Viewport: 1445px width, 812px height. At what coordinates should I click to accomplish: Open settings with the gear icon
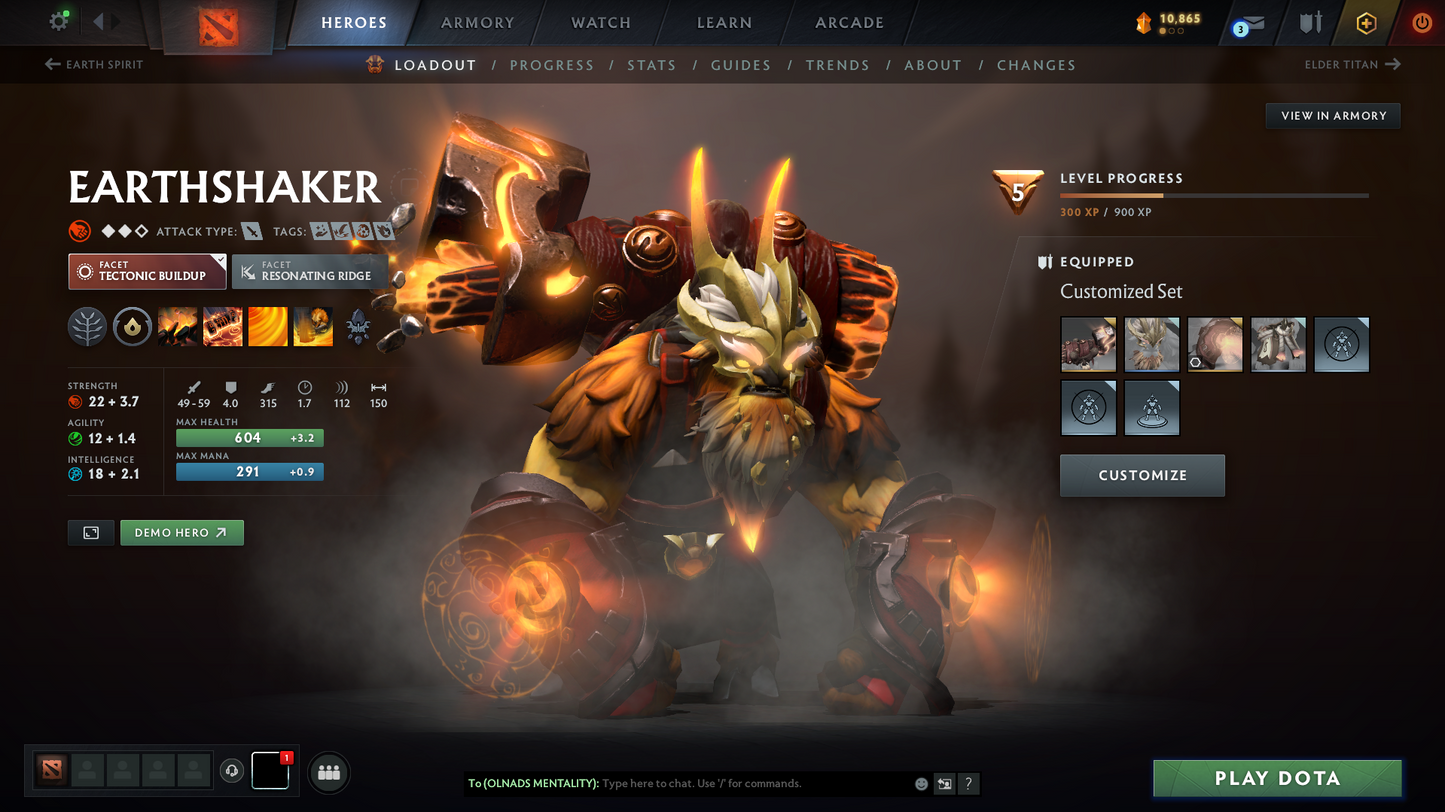pos(58,21)
